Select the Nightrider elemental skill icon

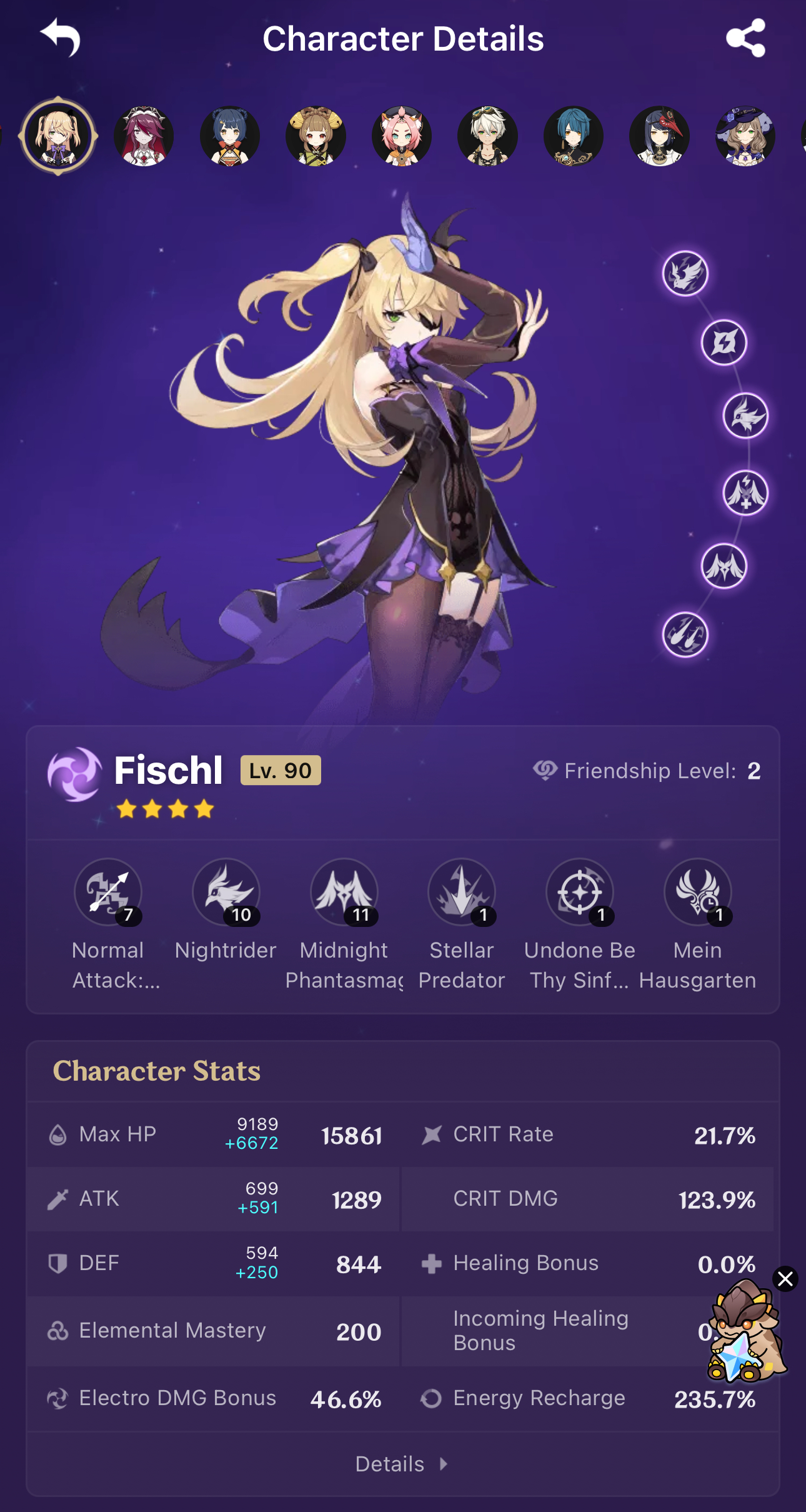pos(226,893)
